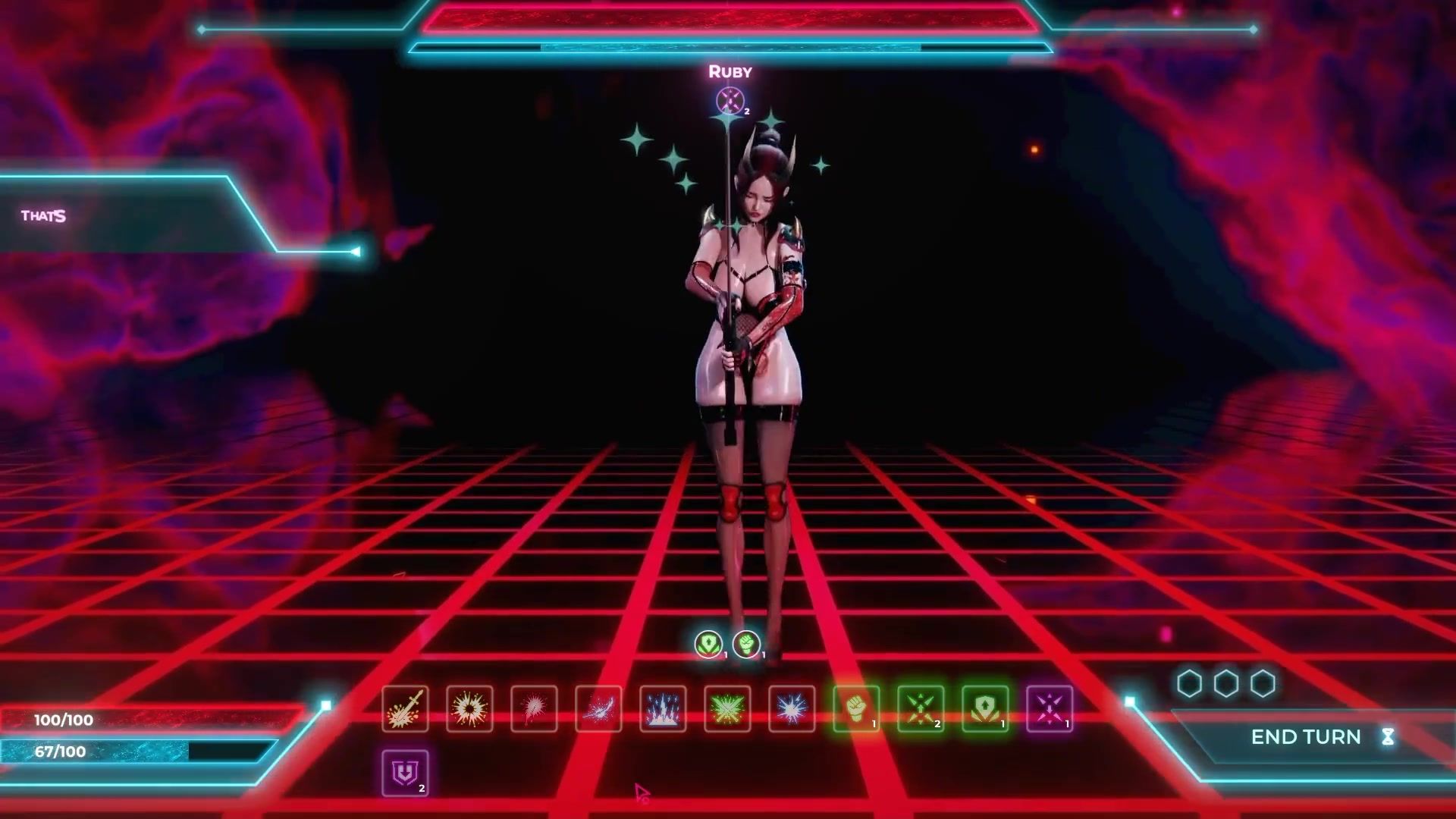Screen dimensions: 1456x819
Task: Inspect the round green fist status icon
Action: [746, 644]
